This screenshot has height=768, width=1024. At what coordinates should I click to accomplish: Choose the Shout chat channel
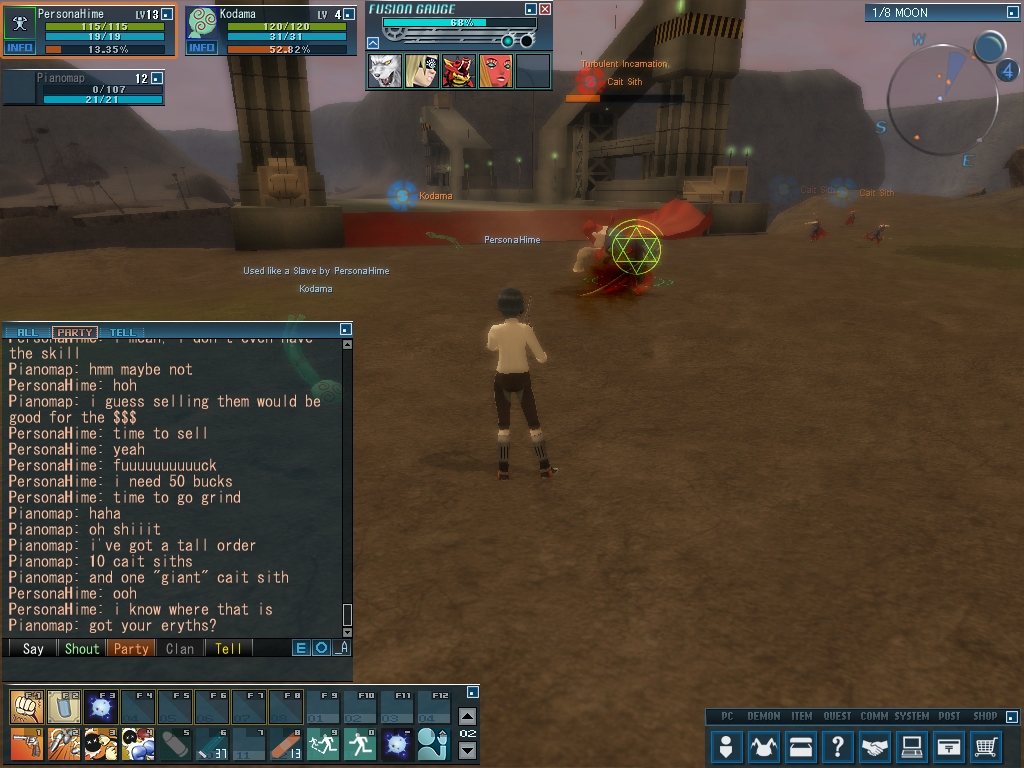pos(82,648)
